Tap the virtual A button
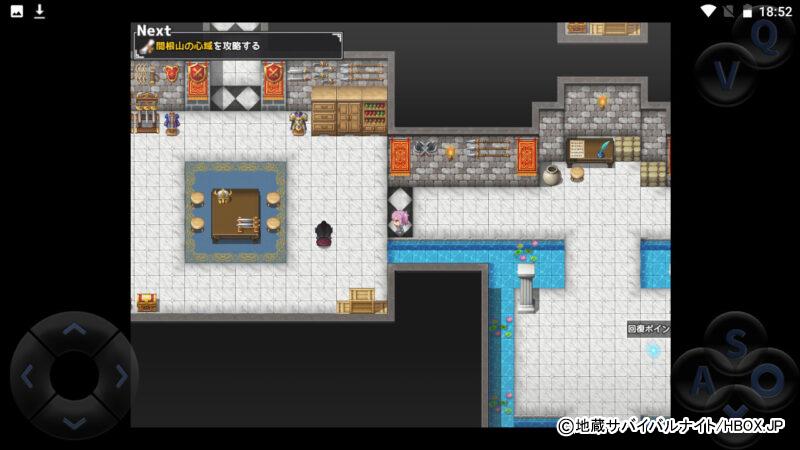This screenshot has width=800, height=450. [x=704, y=380]
